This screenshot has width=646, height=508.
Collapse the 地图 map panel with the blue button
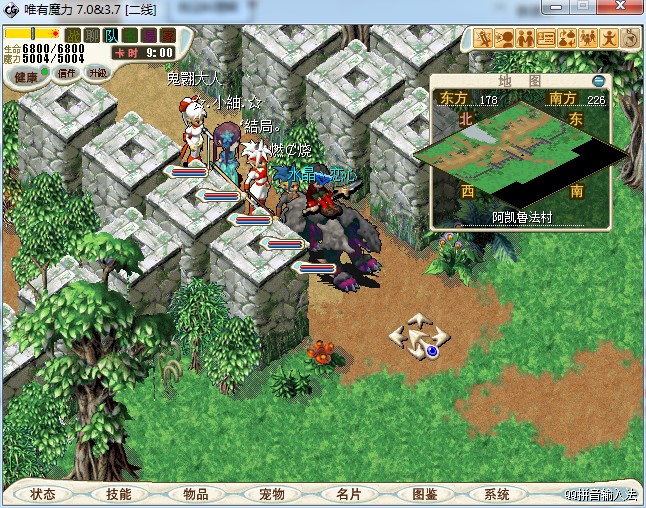pyautogui.click(x=598, y=80)
